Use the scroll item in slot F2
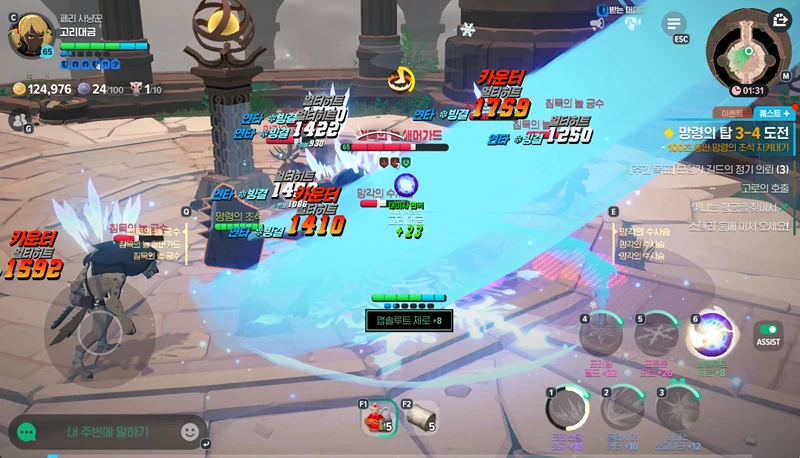This screenshot has height=458, width=800. tap(420, 418)
